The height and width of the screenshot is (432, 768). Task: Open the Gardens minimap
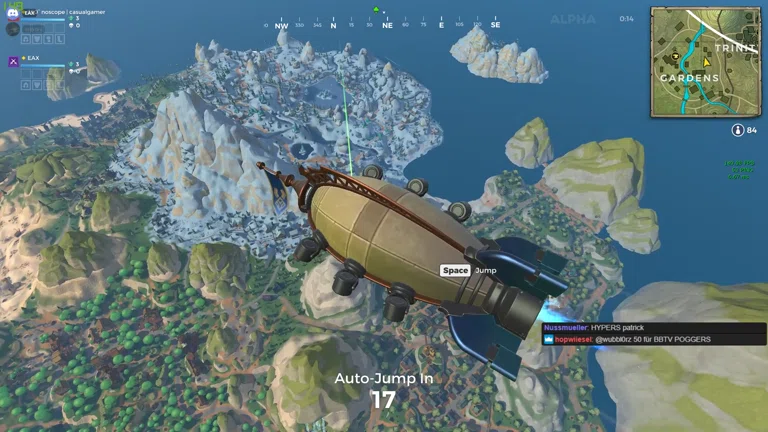coord(705,62)
